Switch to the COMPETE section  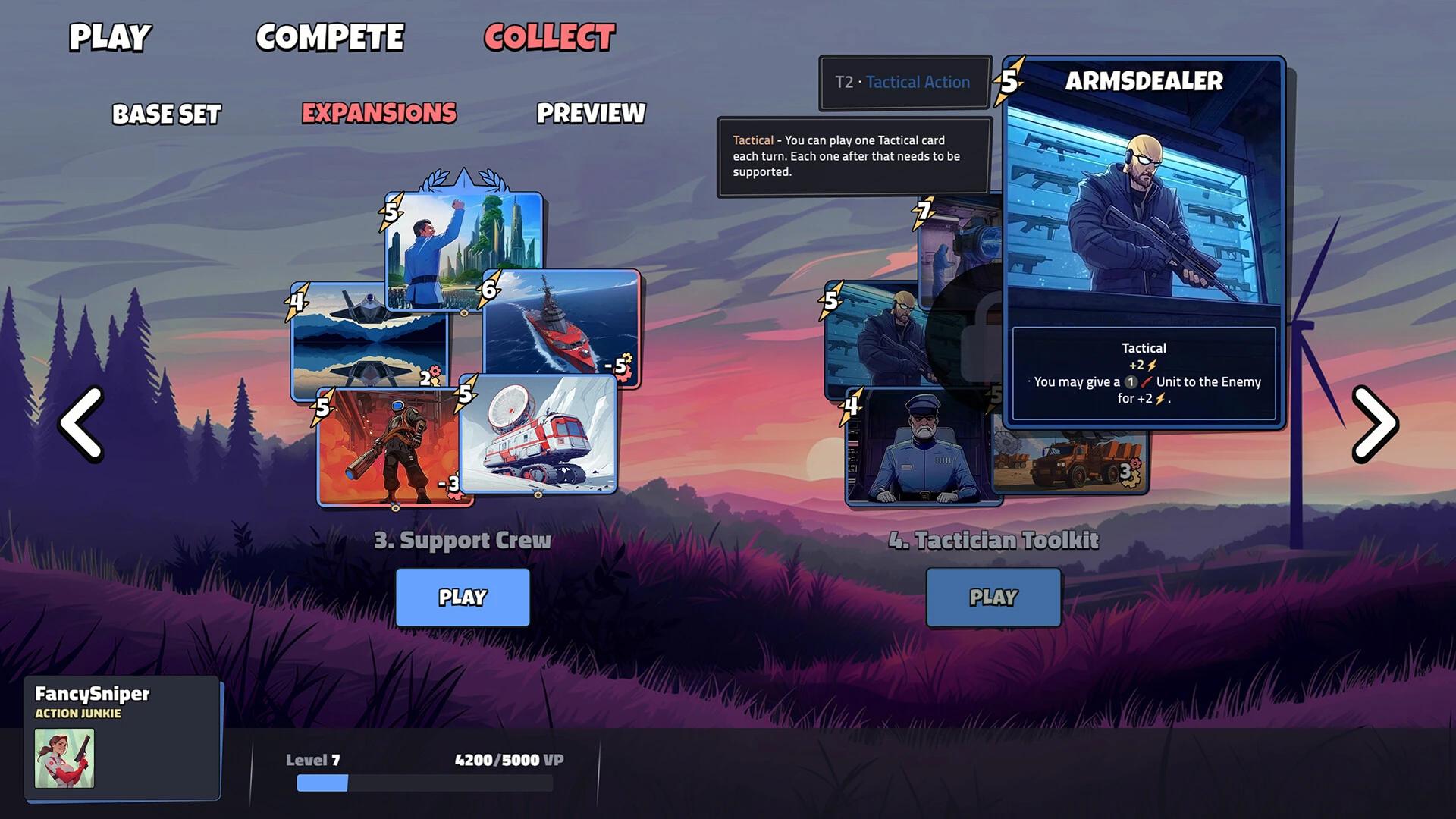331,36
